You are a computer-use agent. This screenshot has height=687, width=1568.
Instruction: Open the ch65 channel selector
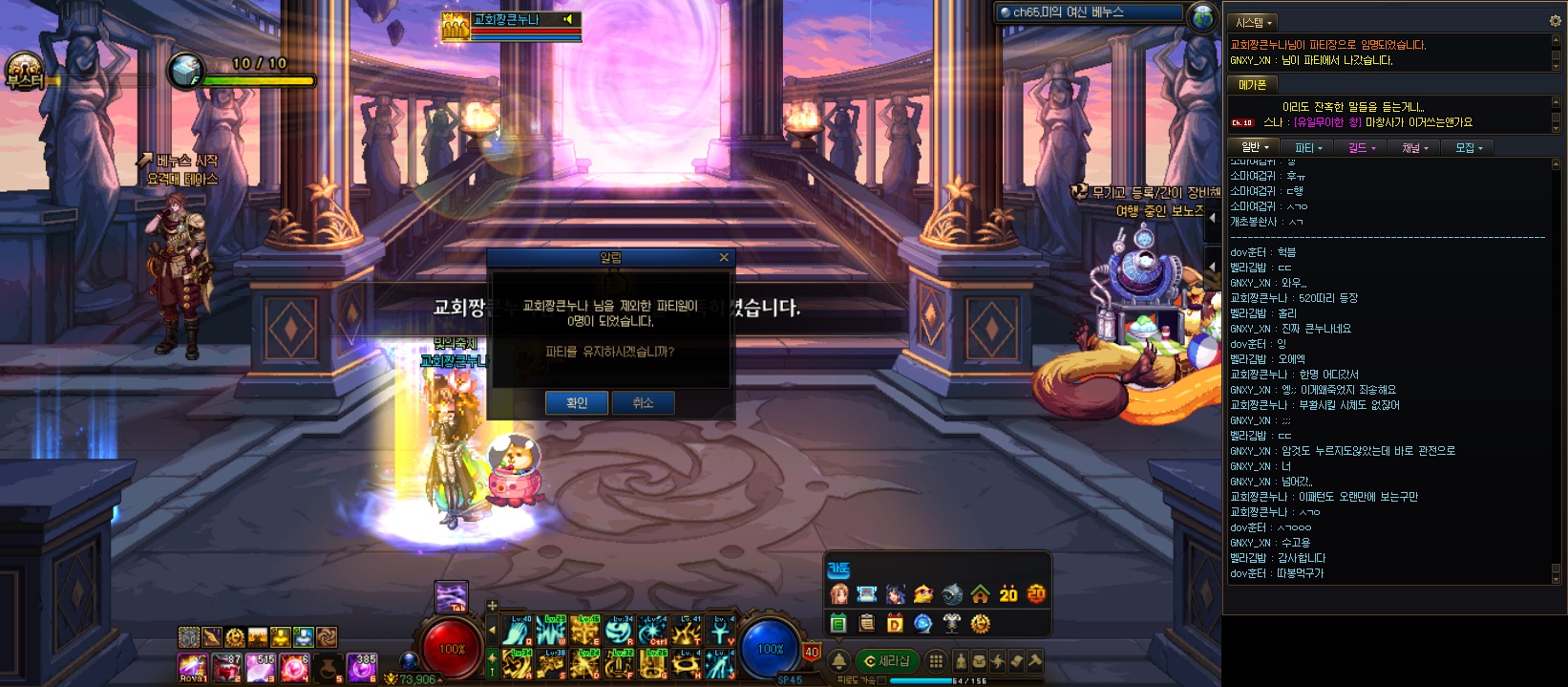pos(1089,13)
